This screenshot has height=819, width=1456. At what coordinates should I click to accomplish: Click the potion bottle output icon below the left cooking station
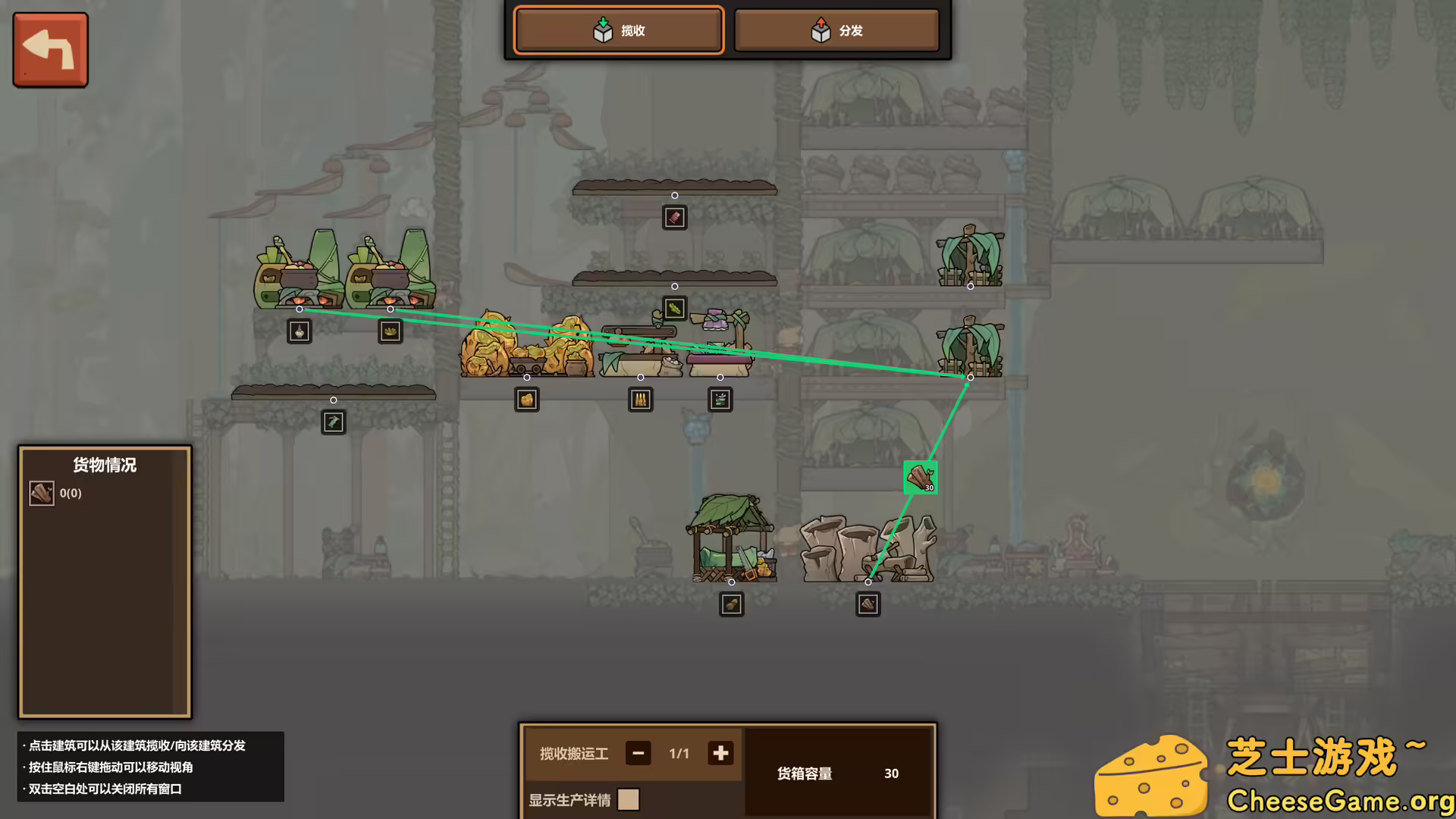[x=300, y=331]
